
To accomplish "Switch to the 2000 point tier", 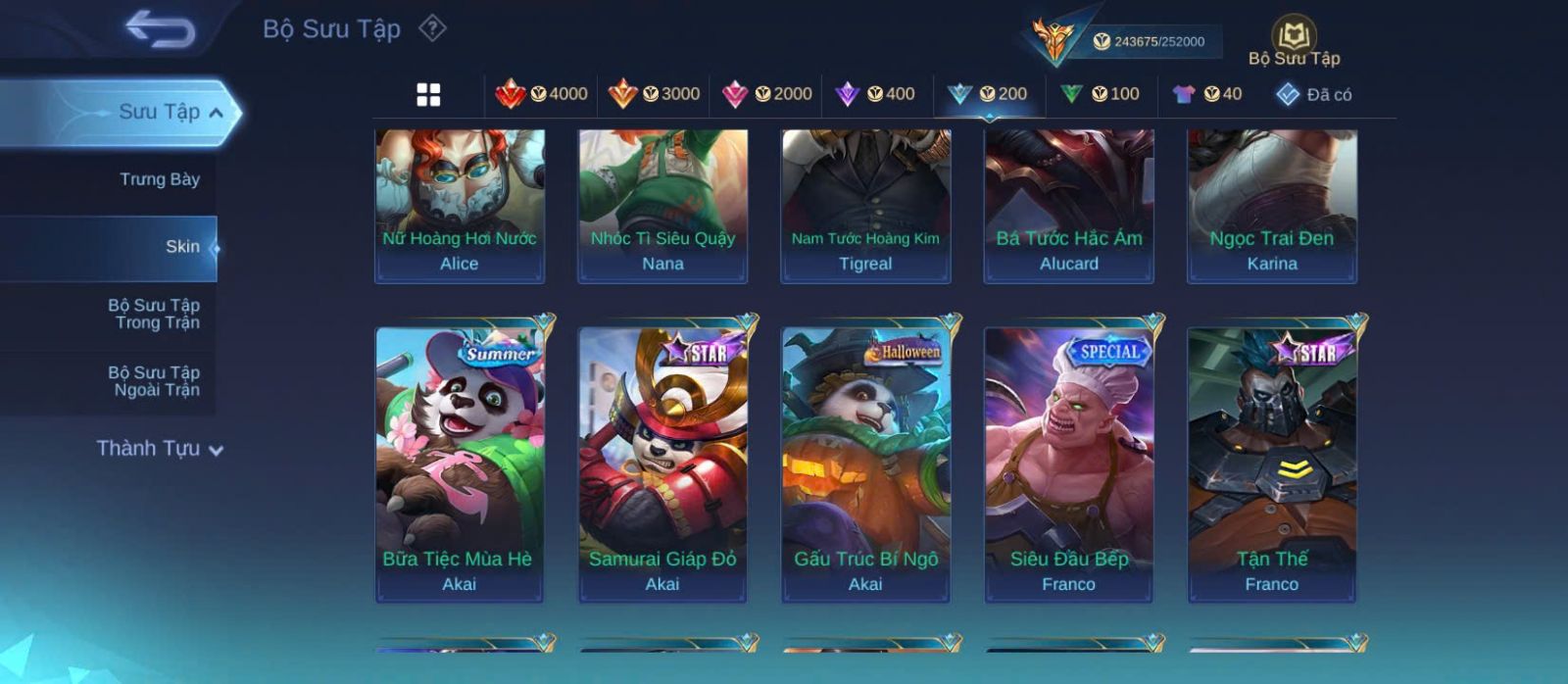I will pos(767,94).
